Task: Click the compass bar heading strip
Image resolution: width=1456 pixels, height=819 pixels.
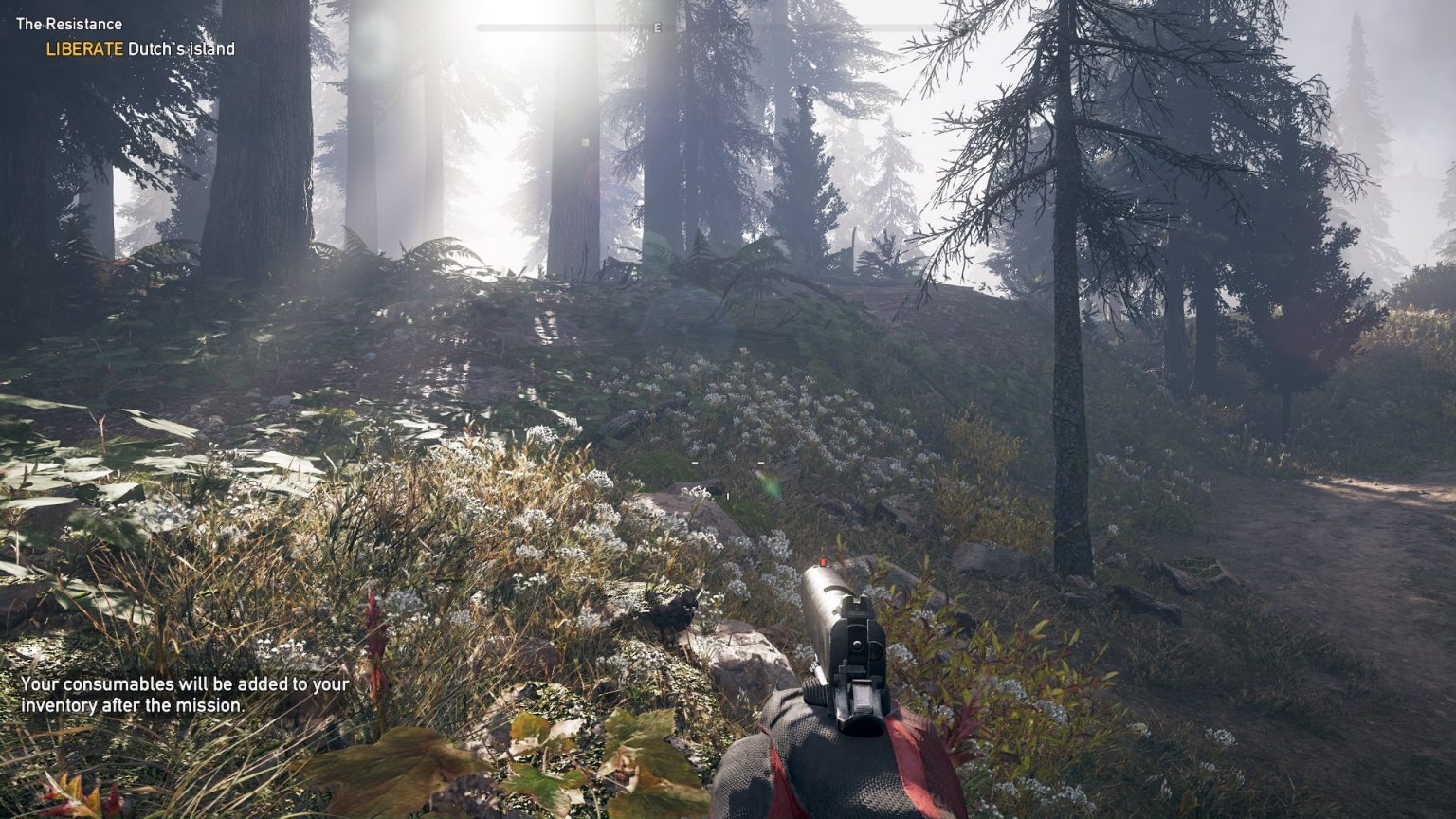Action: point(726,27)
